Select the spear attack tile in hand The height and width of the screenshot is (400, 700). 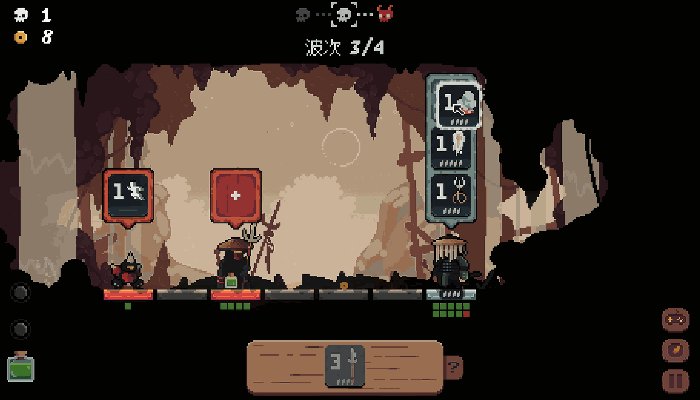345,366
